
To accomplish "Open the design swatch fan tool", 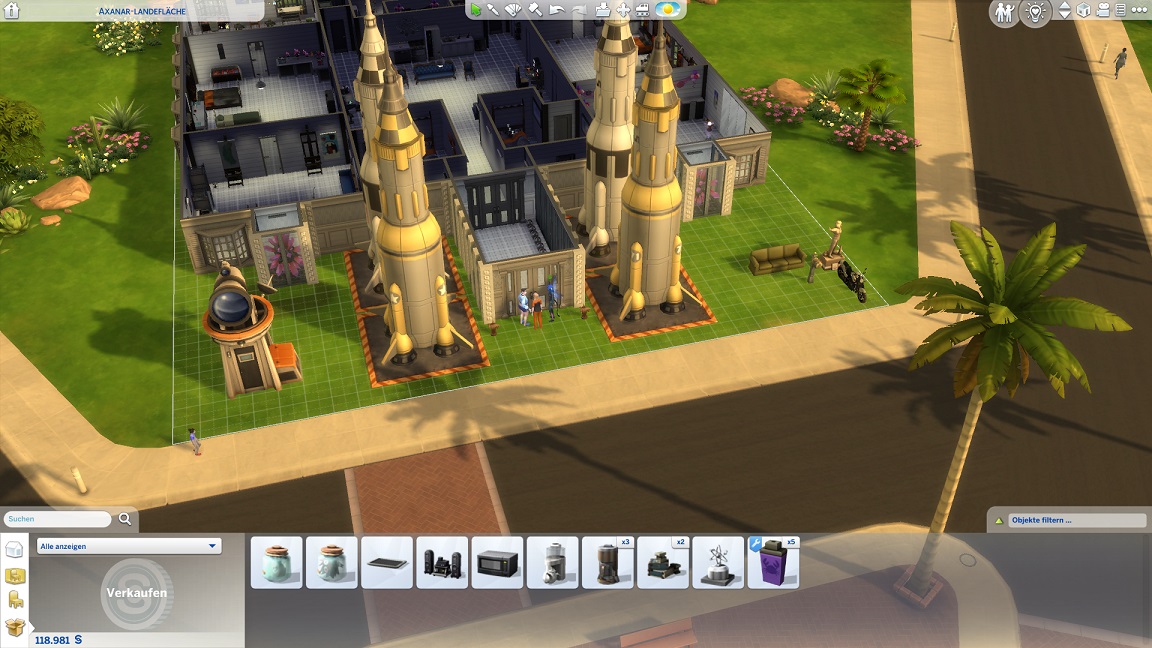I will 514,10.
